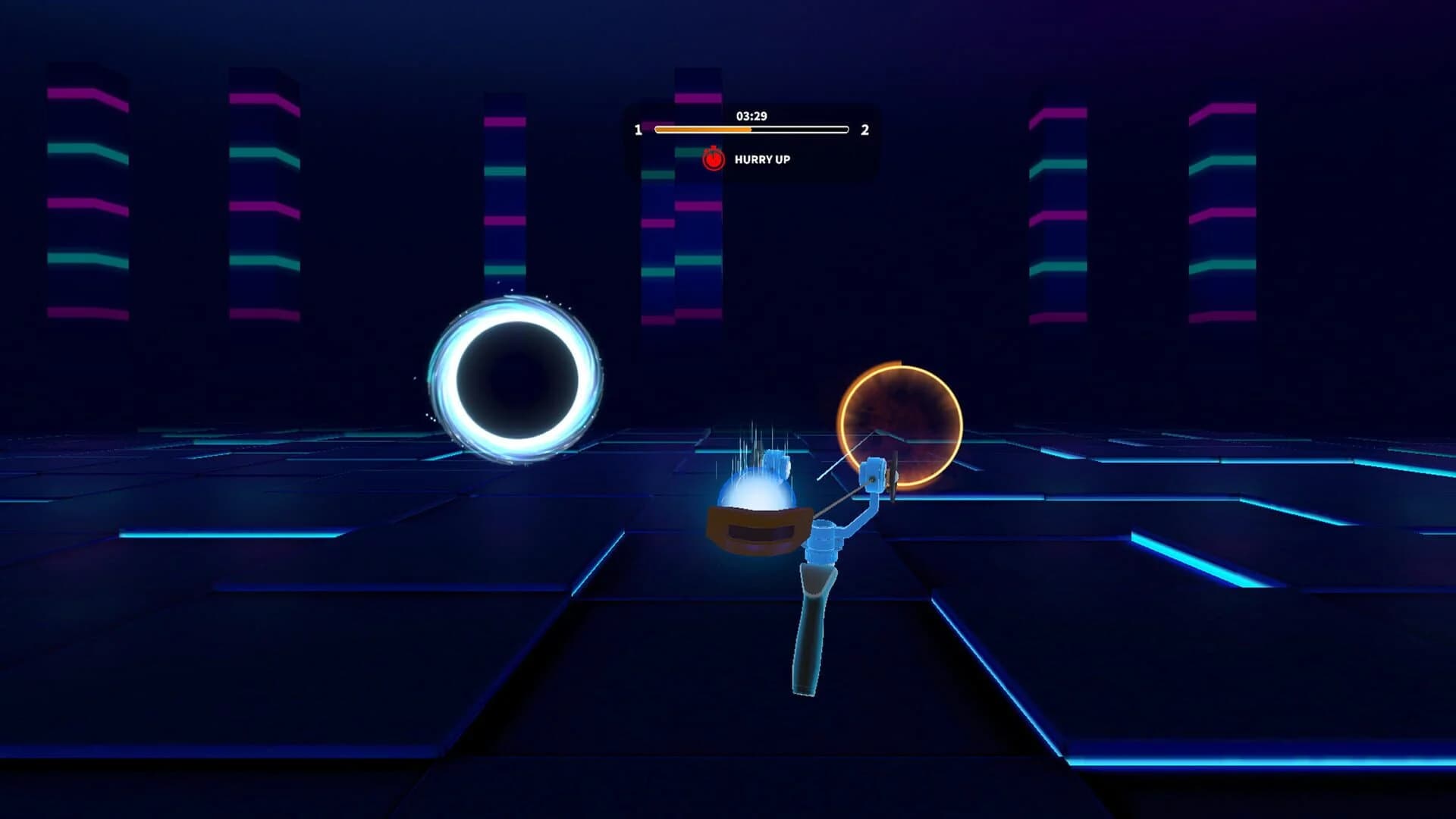
Task: Click the 03:29 match timer
Action: pos(752,116)
